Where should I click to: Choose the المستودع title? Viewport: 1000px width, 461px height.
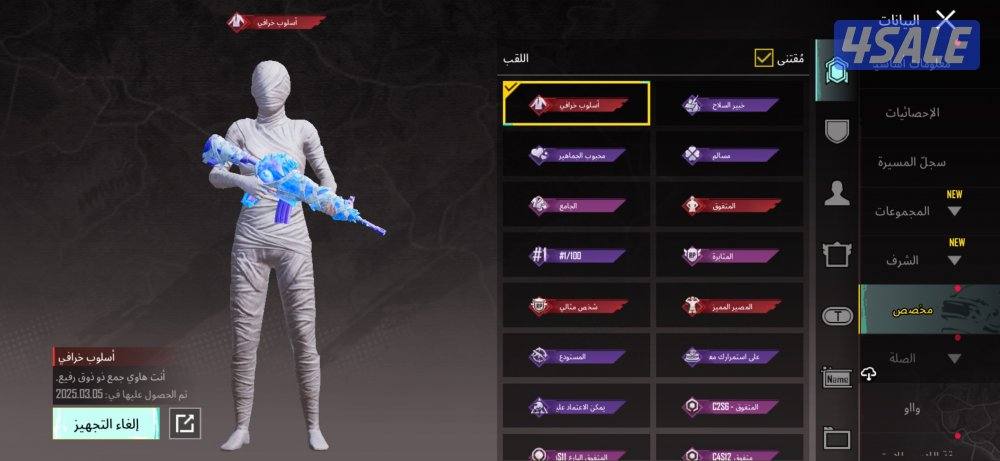coord(577,356)
